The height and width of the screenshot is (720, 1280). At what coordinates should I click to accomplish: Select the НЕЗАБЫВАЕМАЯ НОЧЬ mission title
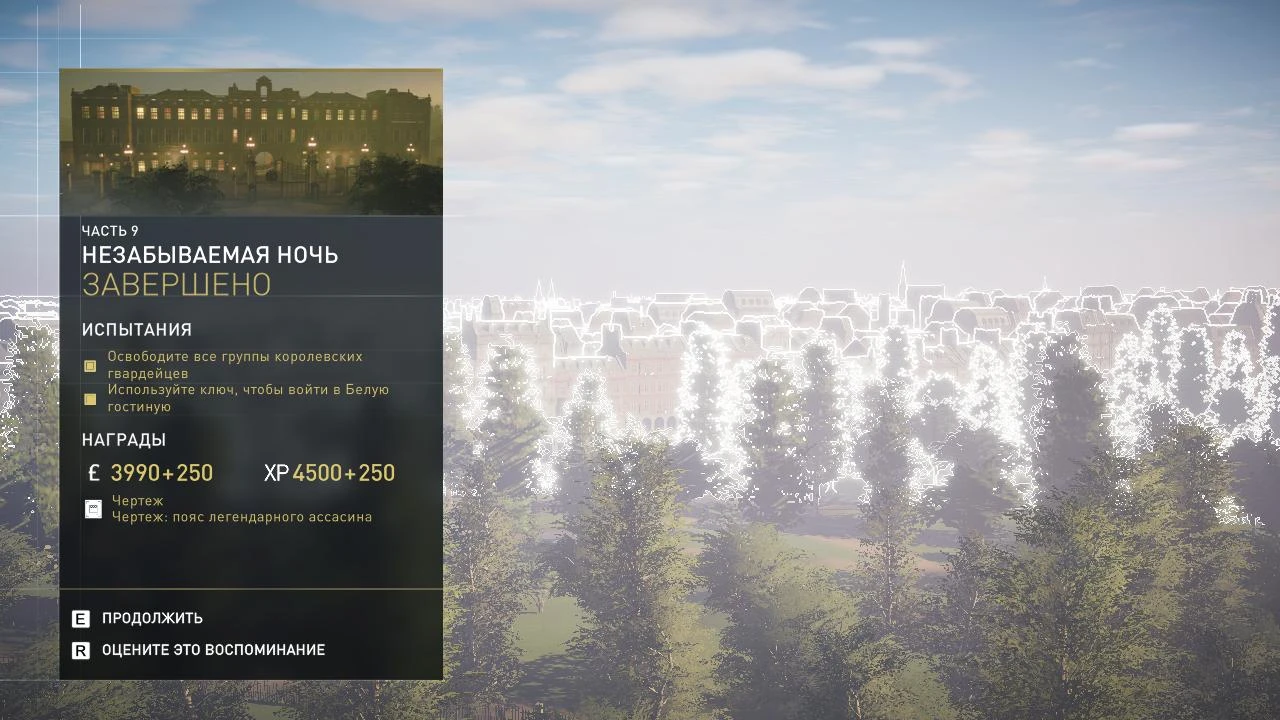(x=211, y=255)
